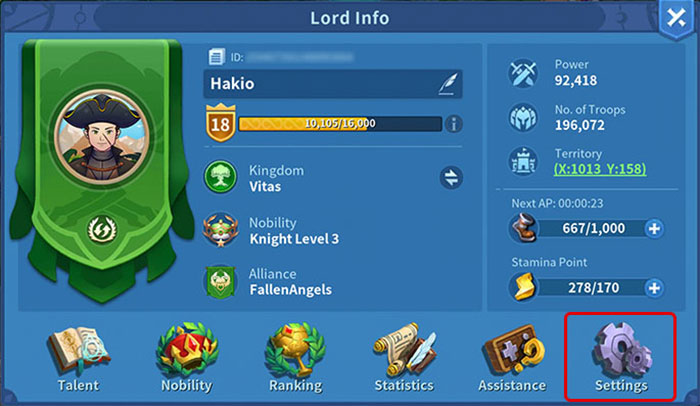Go to the Settings menu
700x406 pixels.
click(x=620, y=358)
